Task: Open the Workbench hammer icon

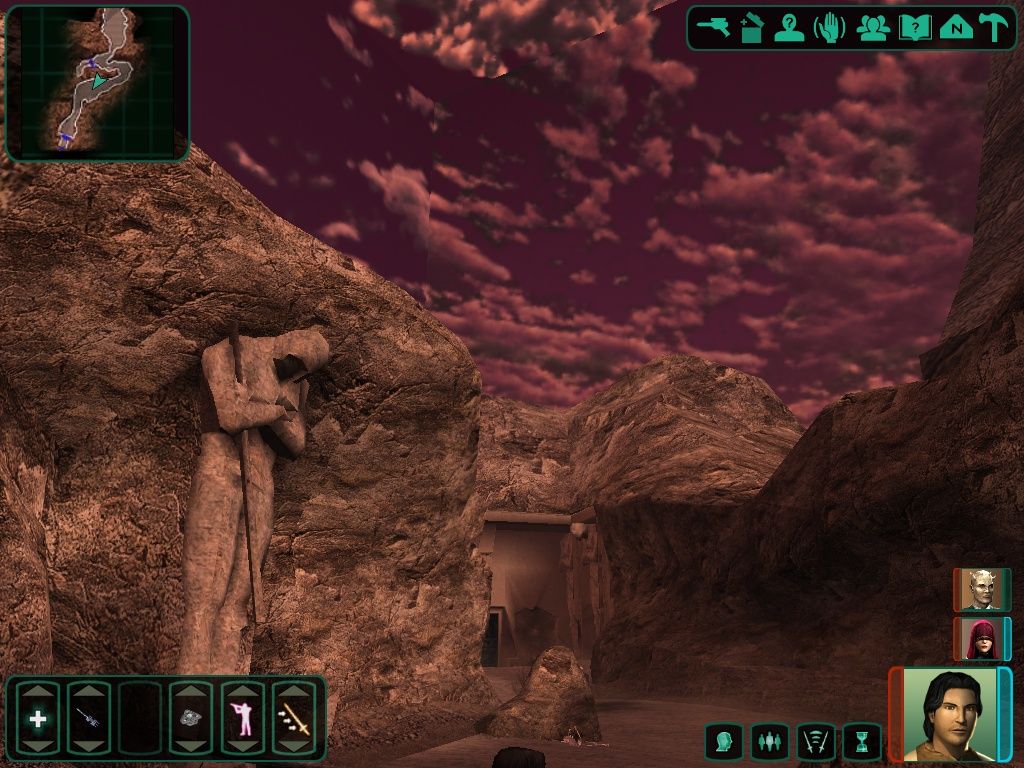Action: [995, 28]
